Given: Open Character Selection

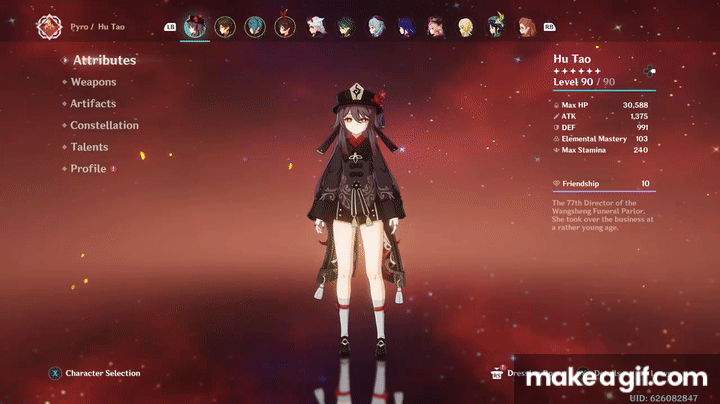Looking at the screenshot, I should point(102,373).
